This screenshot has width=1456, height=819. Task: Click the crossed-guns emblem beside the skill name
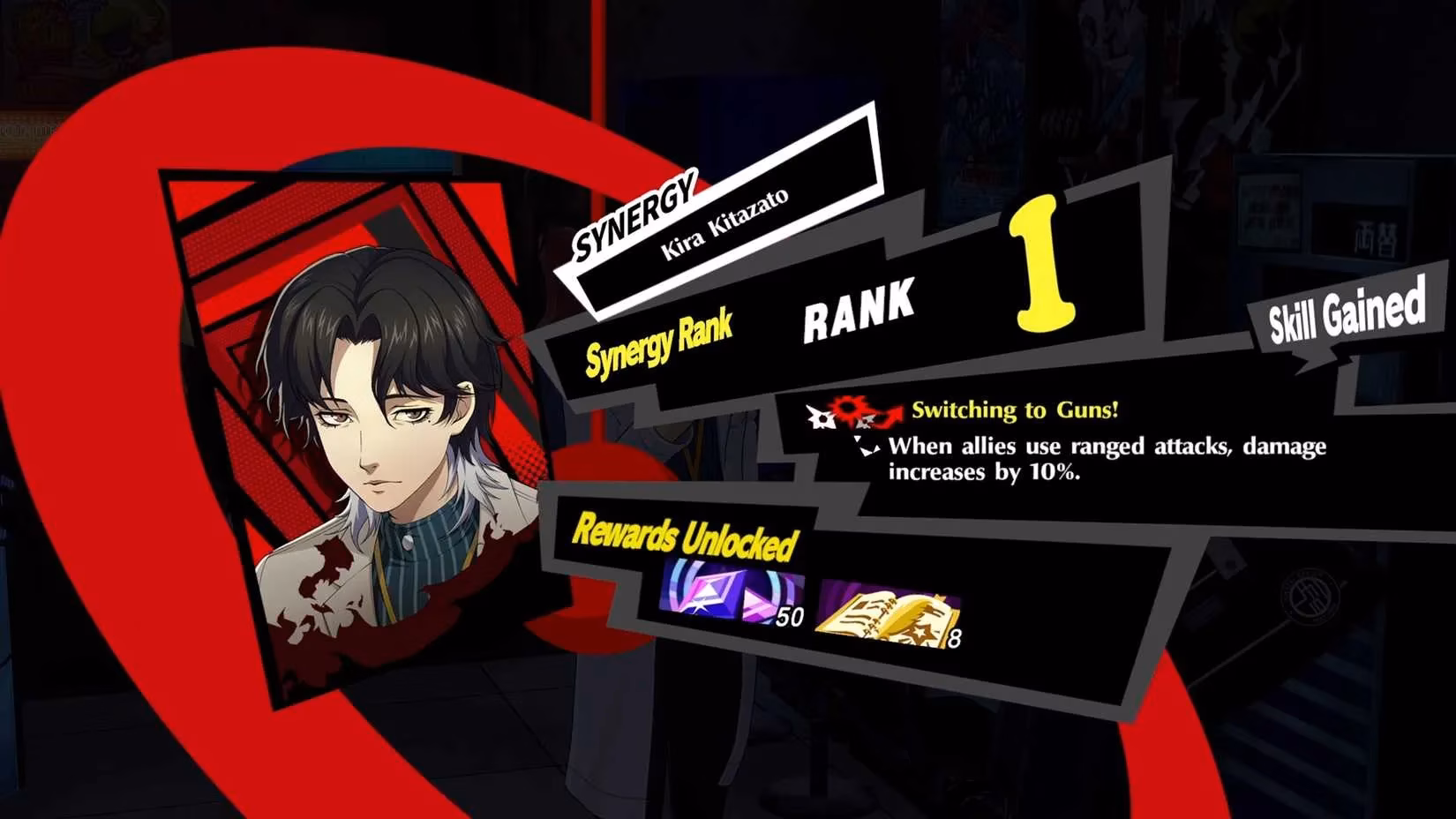point(821,415)
